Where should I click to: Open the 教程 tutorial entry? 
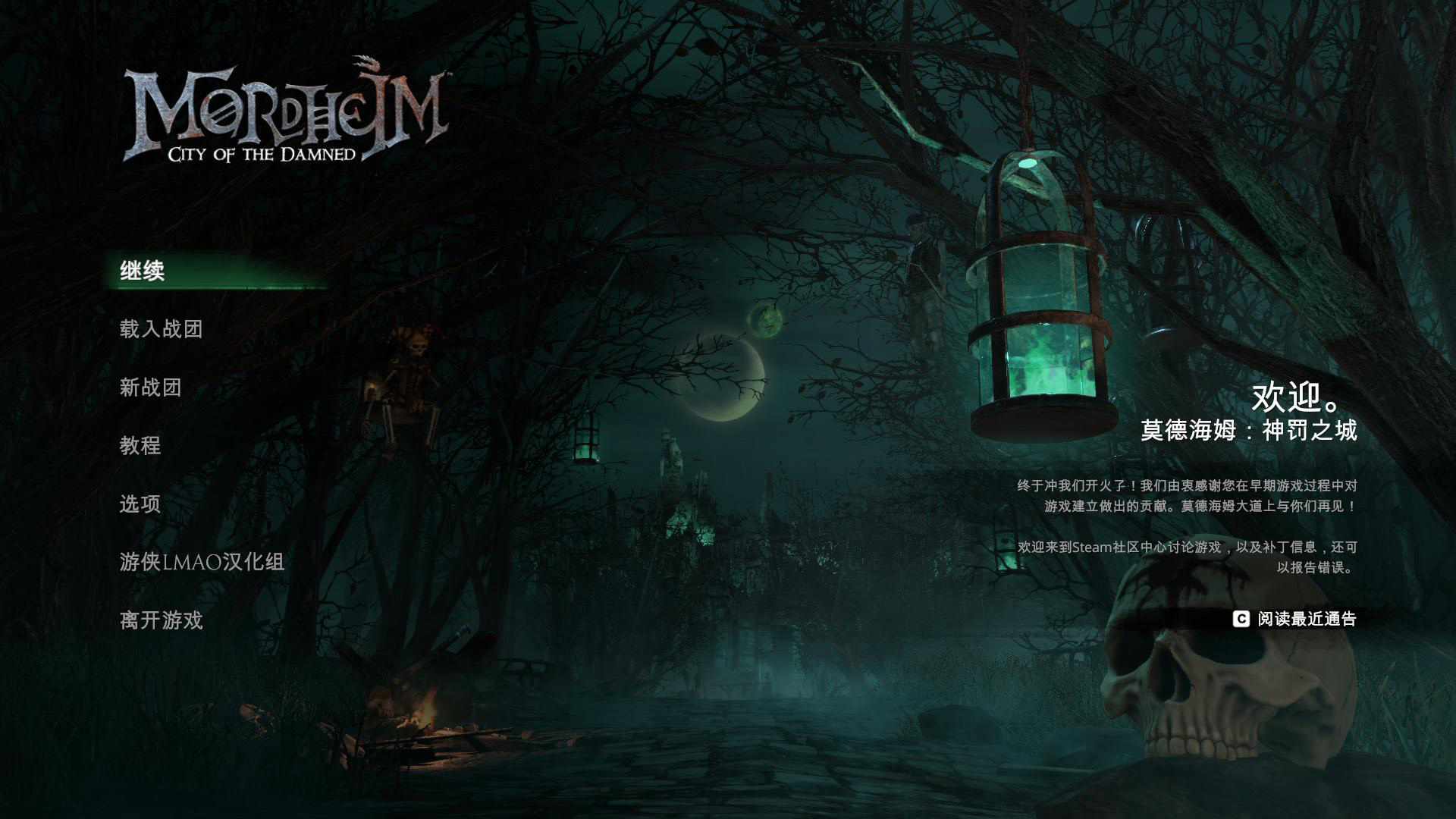point(140,445)
